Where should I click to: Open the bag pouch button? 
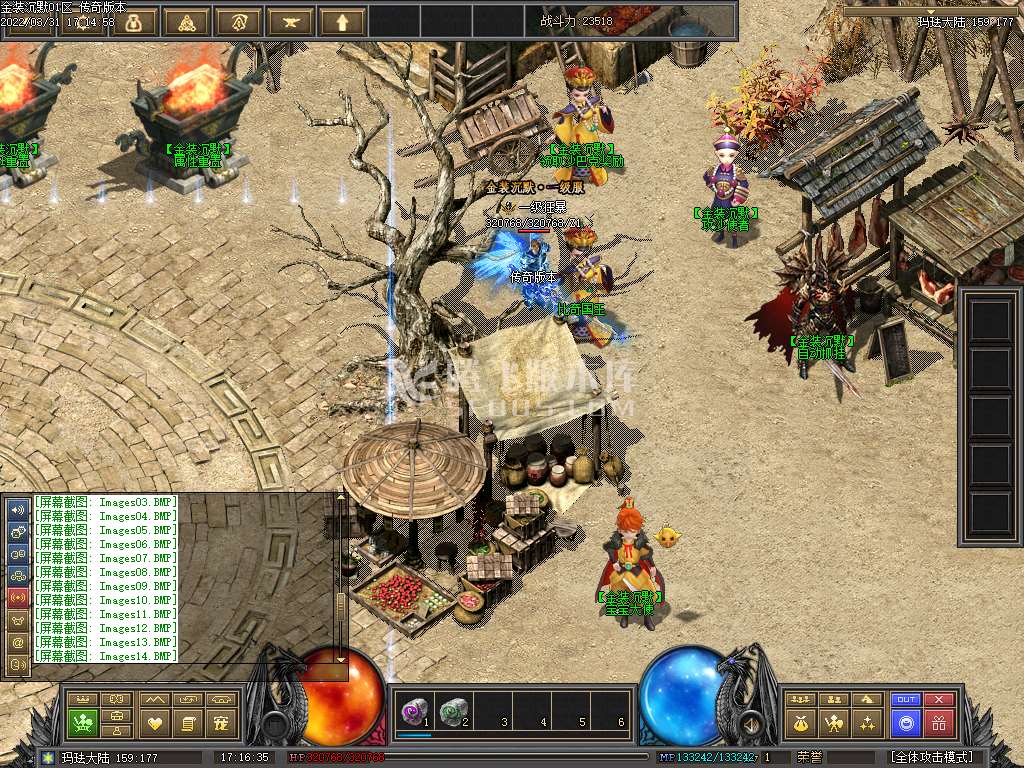point(799,722)
